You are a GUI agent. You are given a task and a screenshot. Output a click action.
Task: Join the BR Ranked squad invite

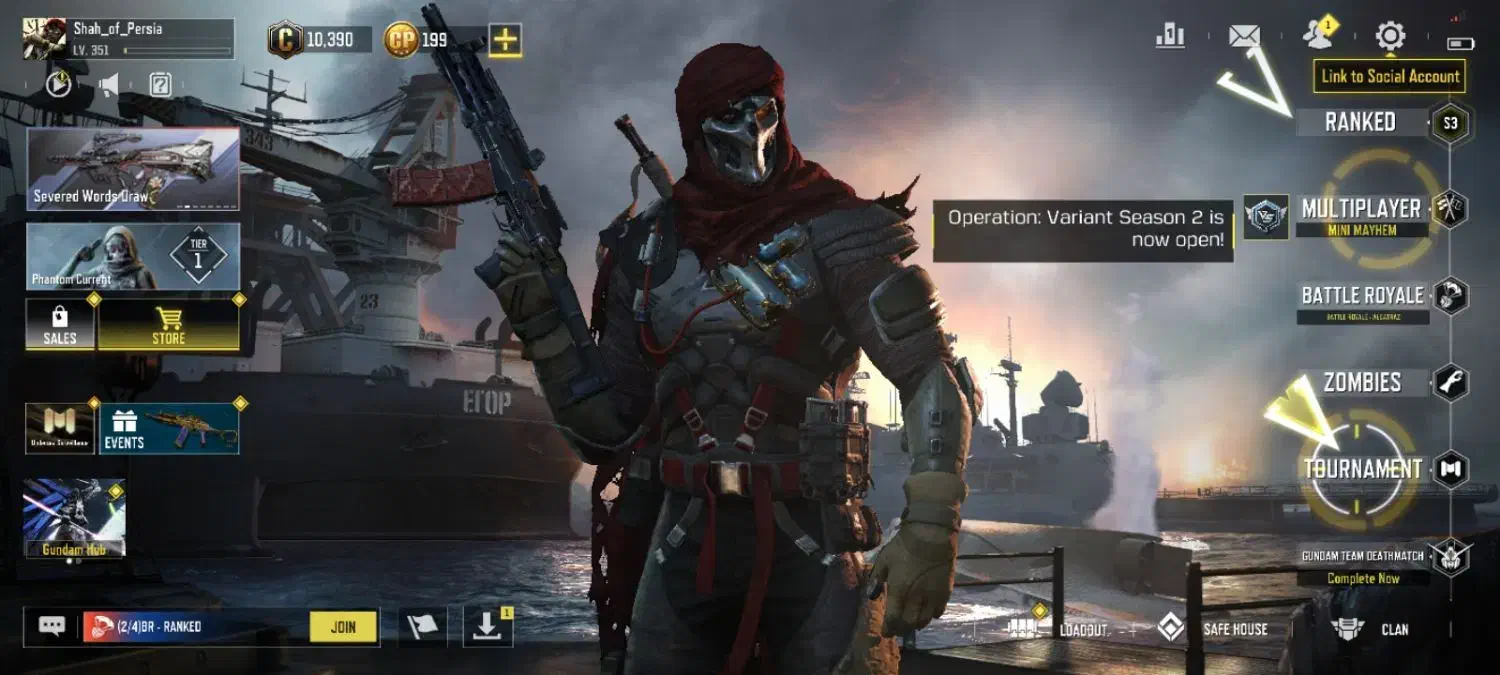tap(343, 627)
